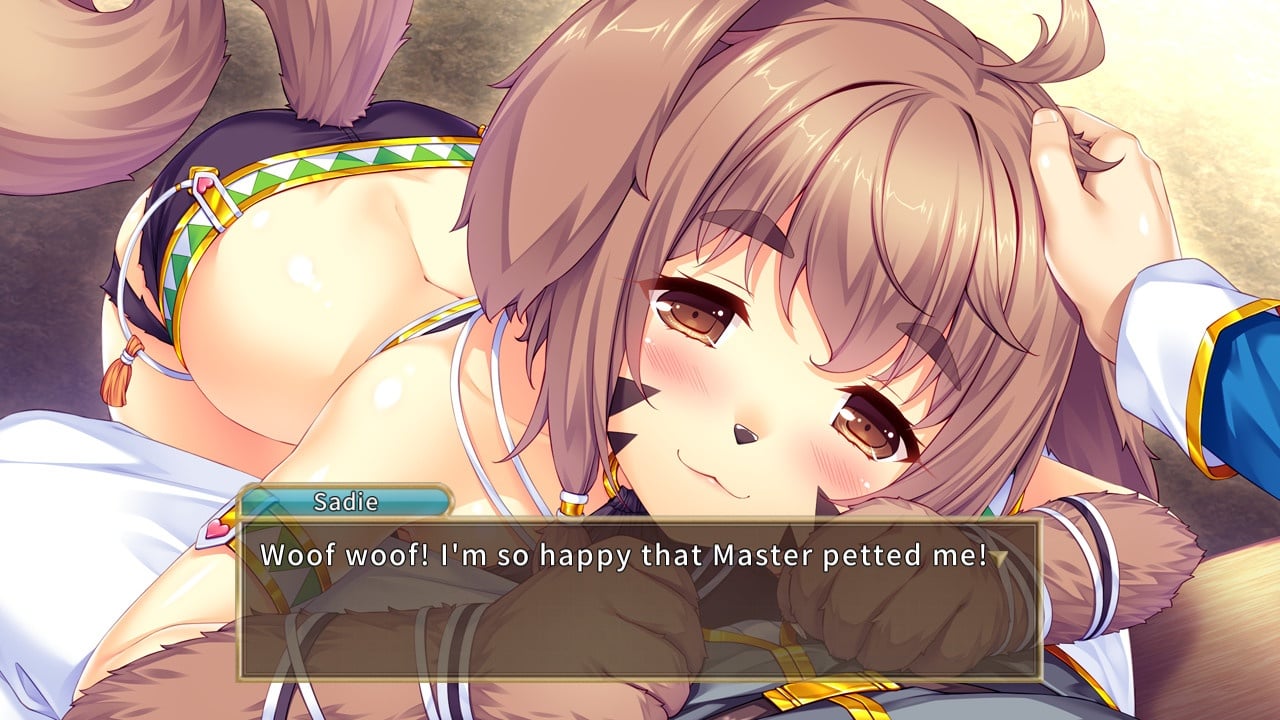Click the continue arrow after the dialogue line
This screenshot has width=1280, height=720.
999,558
